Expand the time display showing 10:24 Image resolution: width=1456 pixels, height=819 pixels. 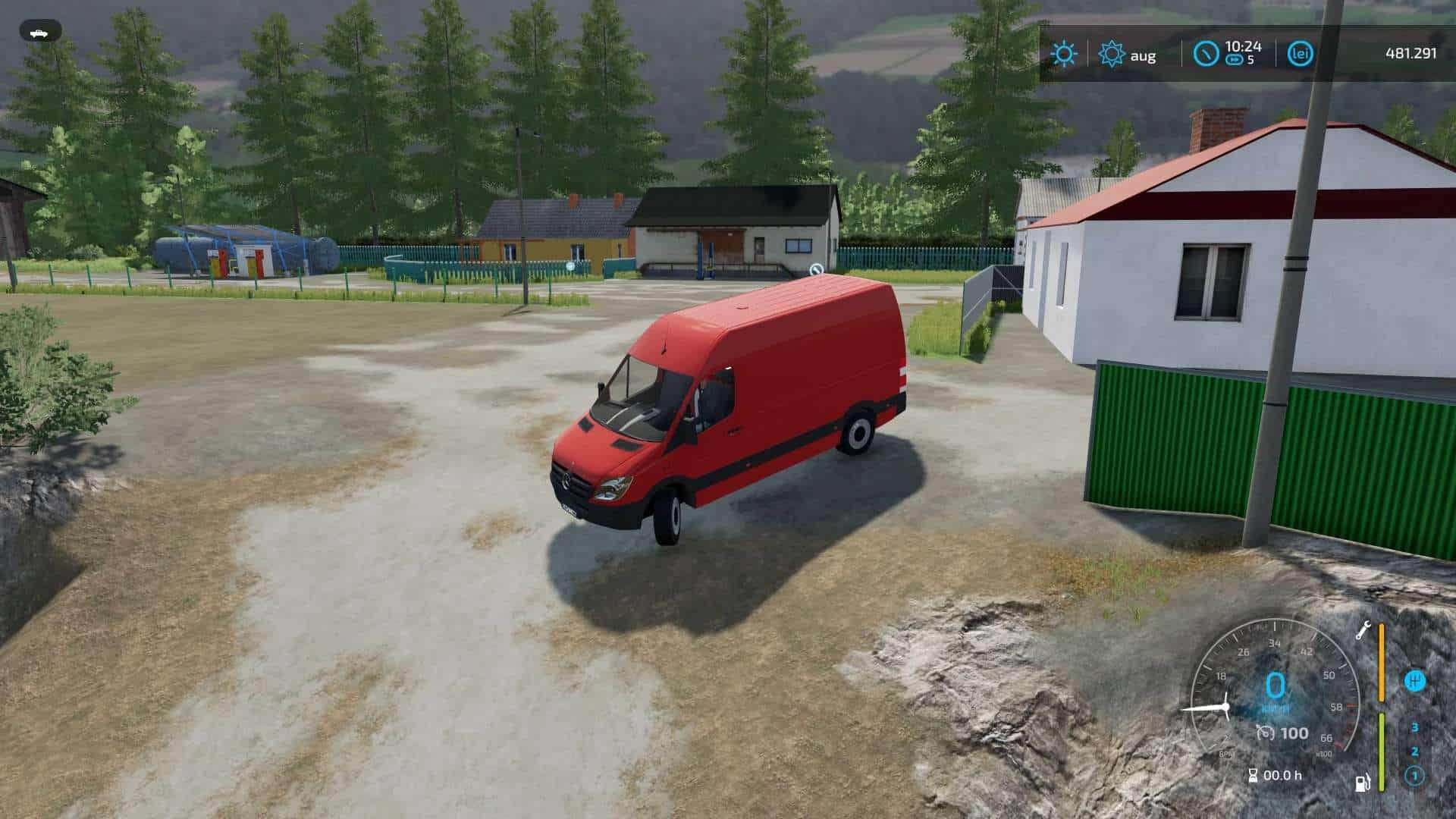[x=1242, y=47]
